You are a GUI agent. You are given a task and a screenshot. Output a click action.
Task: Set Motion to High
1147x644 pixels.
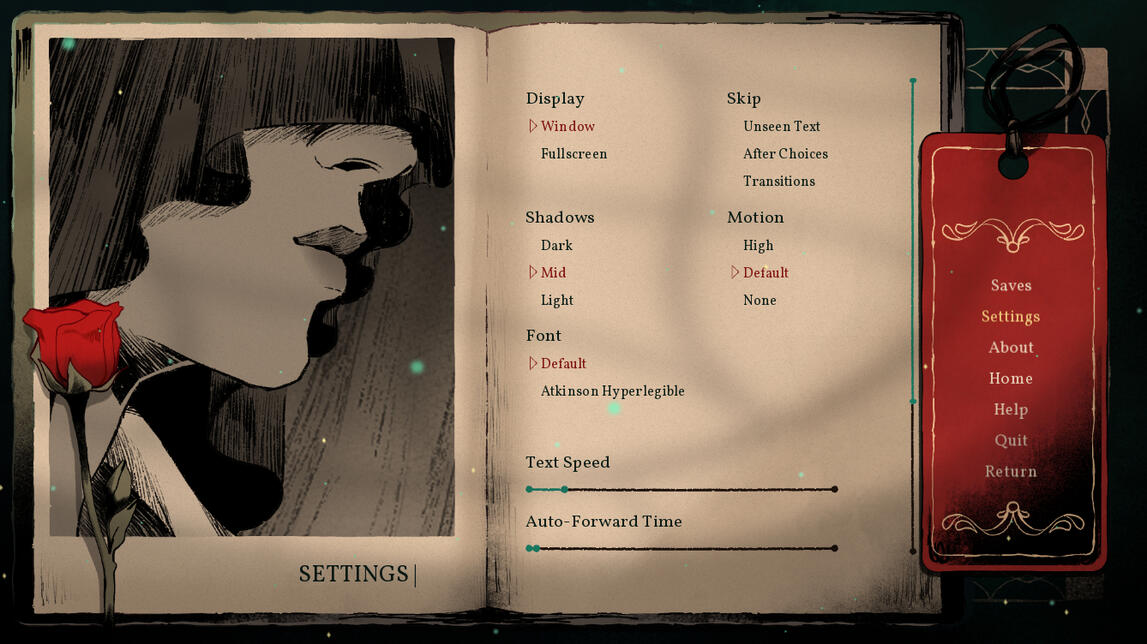(x=758, y=246)
